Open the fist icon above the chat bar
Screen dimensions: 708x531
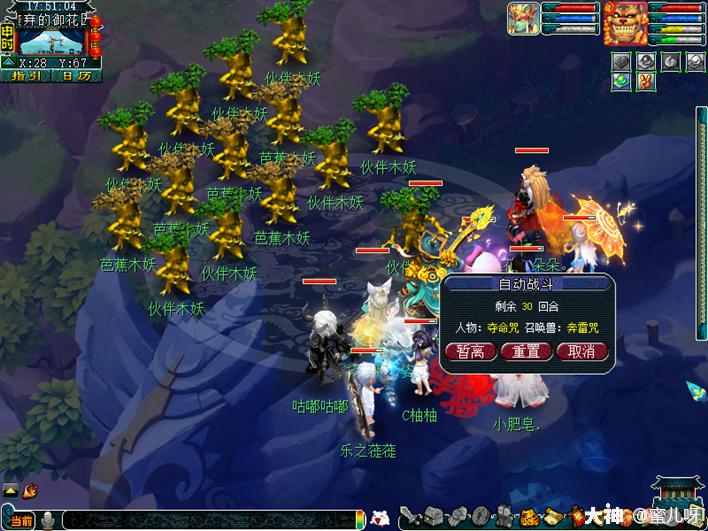[x=30, y=491]
